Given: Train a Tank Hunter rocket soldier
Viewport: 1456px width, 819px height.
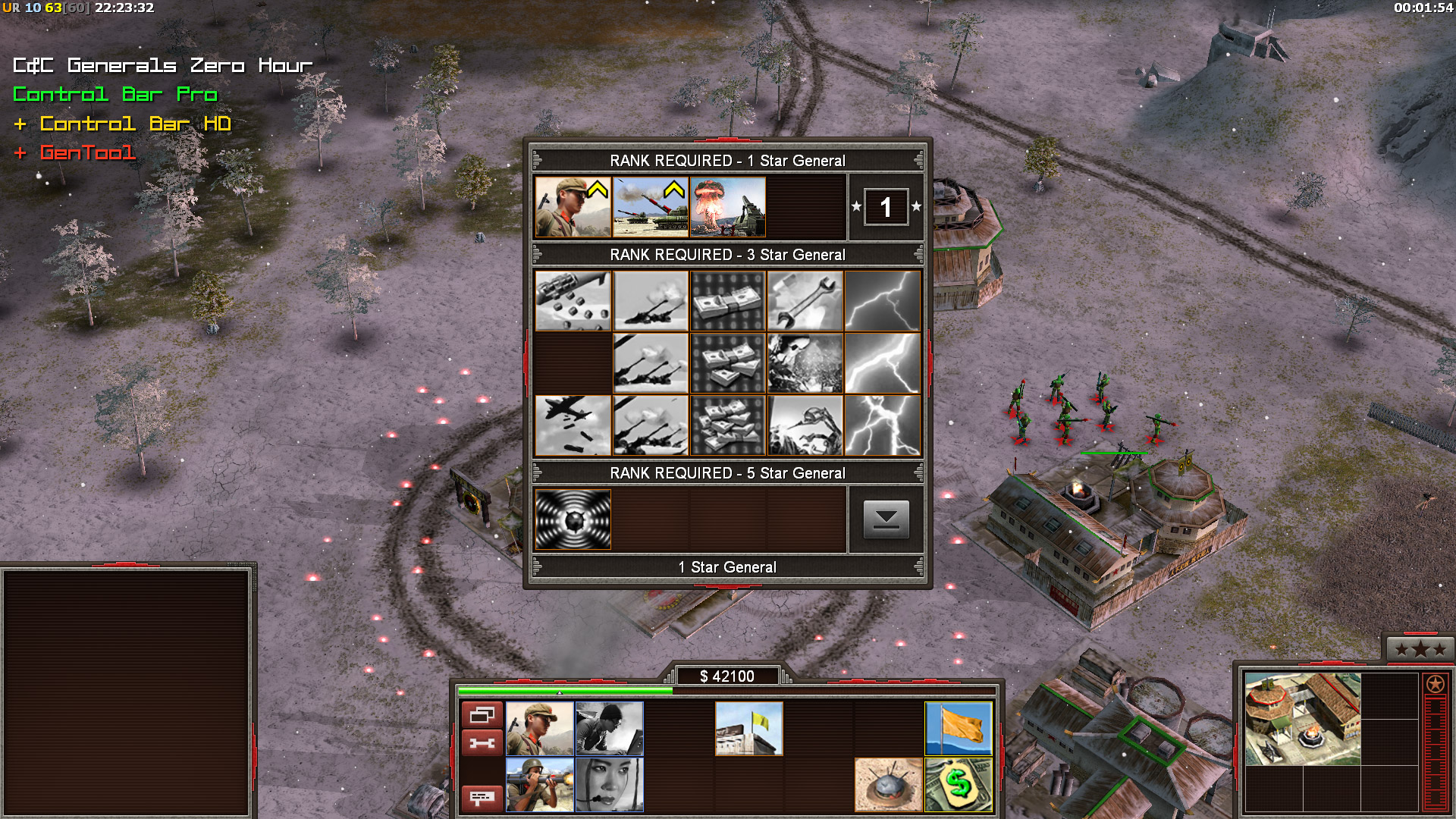Looking at the screenshot, I should pos(539,785).
